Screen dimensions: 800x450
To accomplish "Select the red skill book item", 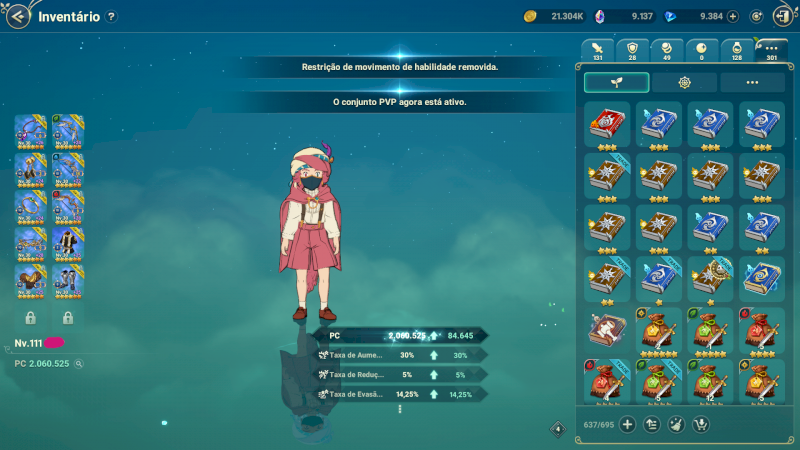I will click(606, 123).
